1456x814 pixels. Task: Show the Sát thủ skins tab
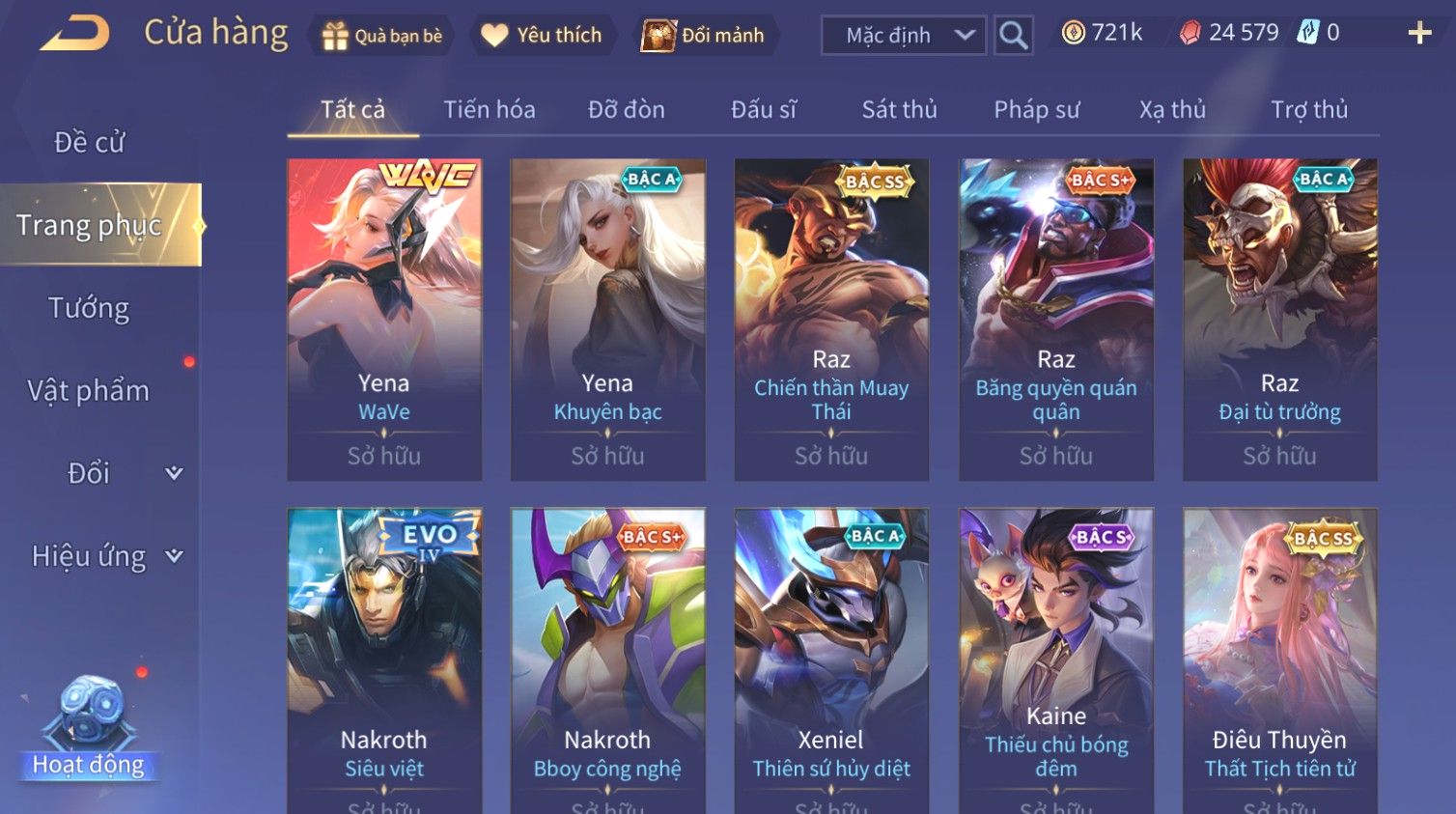tap(899, 110)
